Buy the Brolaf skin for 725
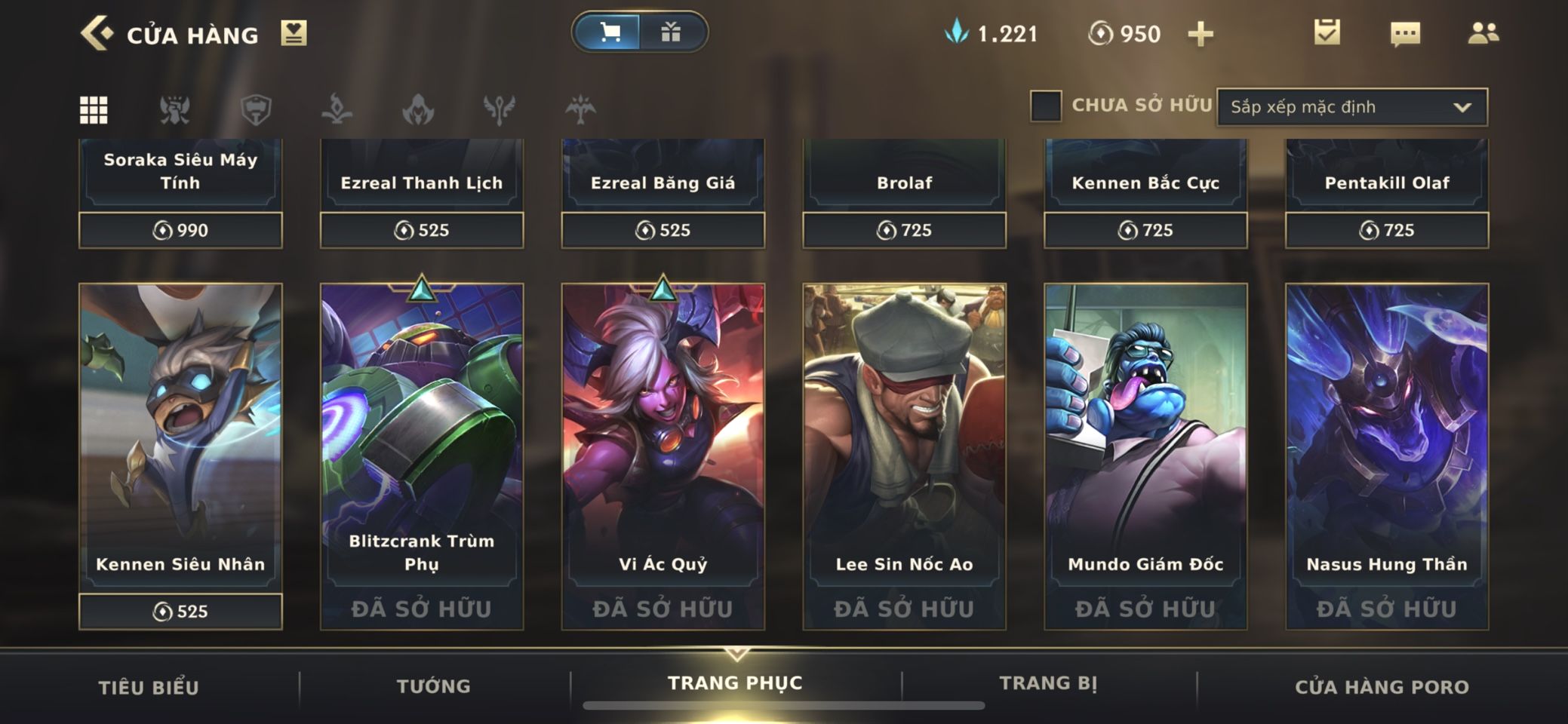 click(904, 230)
